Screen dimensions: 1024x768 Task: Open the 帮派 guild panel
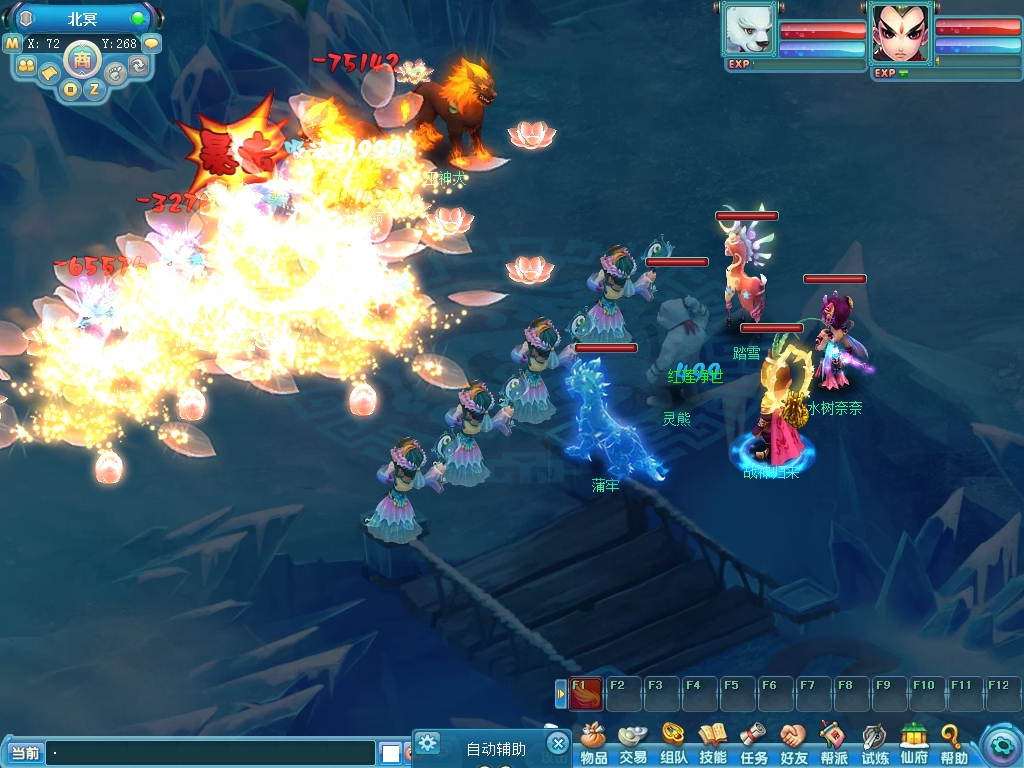[834, 743]
